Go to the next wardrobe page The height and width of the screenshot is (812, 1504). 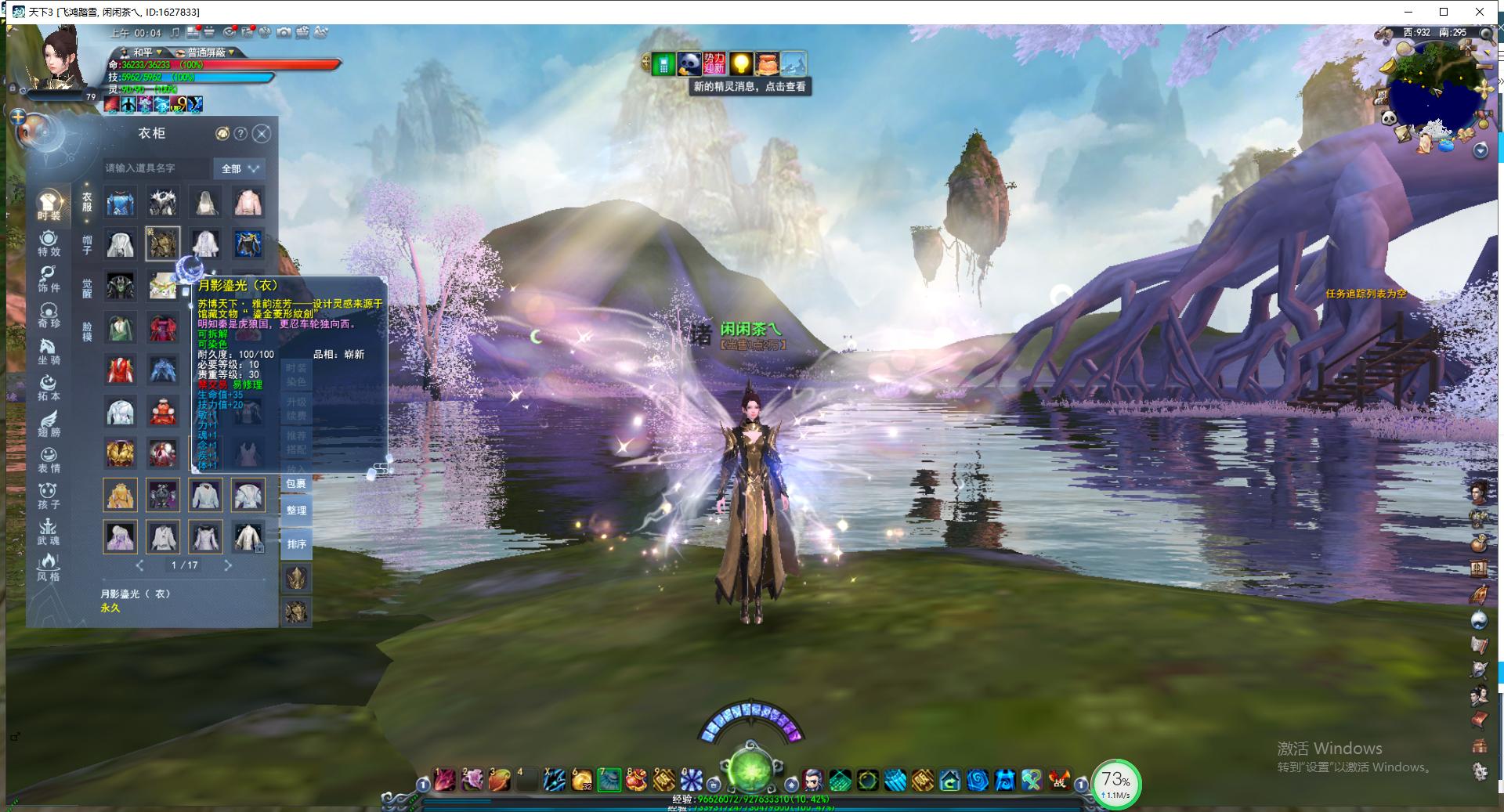[x=228, y=565]
